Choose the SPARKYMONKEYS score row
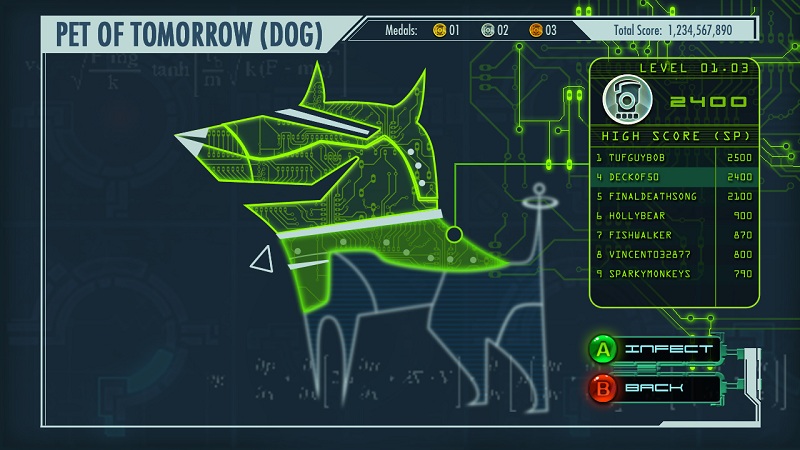800x450 pixels. 672,273
